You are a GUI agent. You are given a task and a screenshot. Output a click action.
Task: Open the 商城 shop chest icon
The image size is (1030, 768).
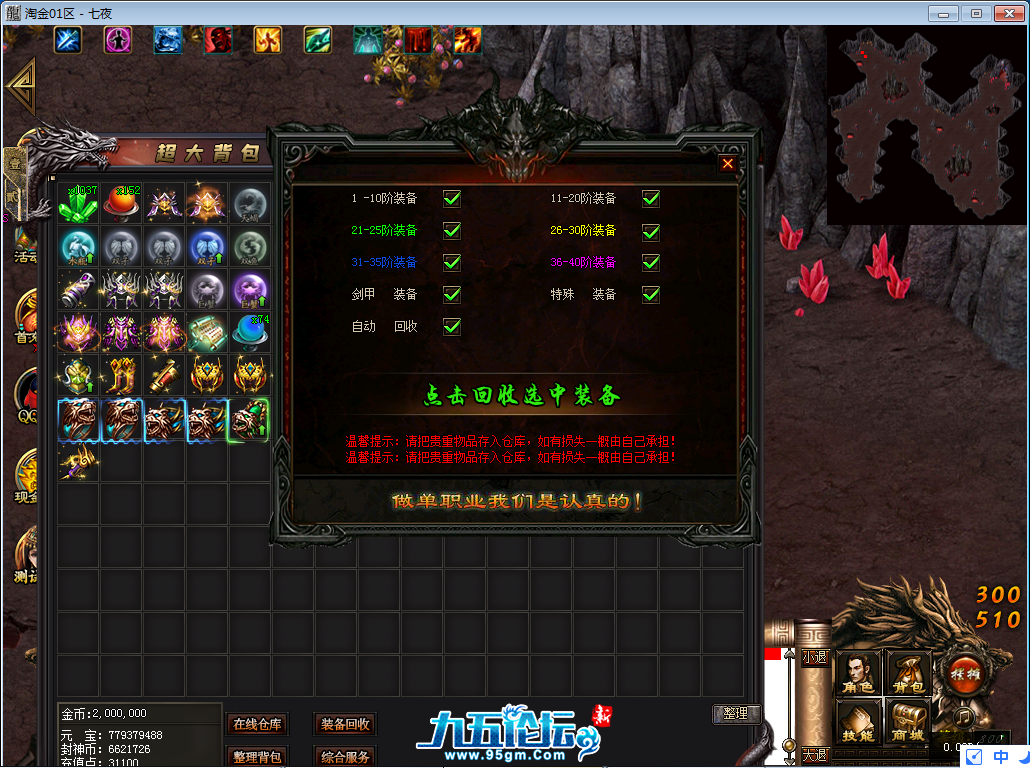(x=907, y=720)
